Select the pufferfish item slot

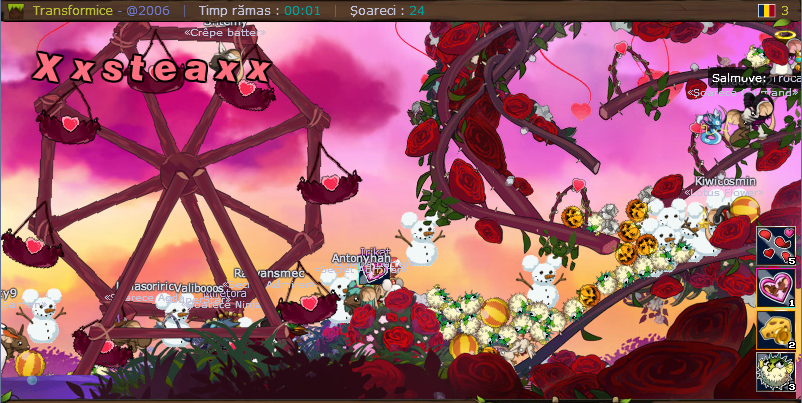pos(776,372)
